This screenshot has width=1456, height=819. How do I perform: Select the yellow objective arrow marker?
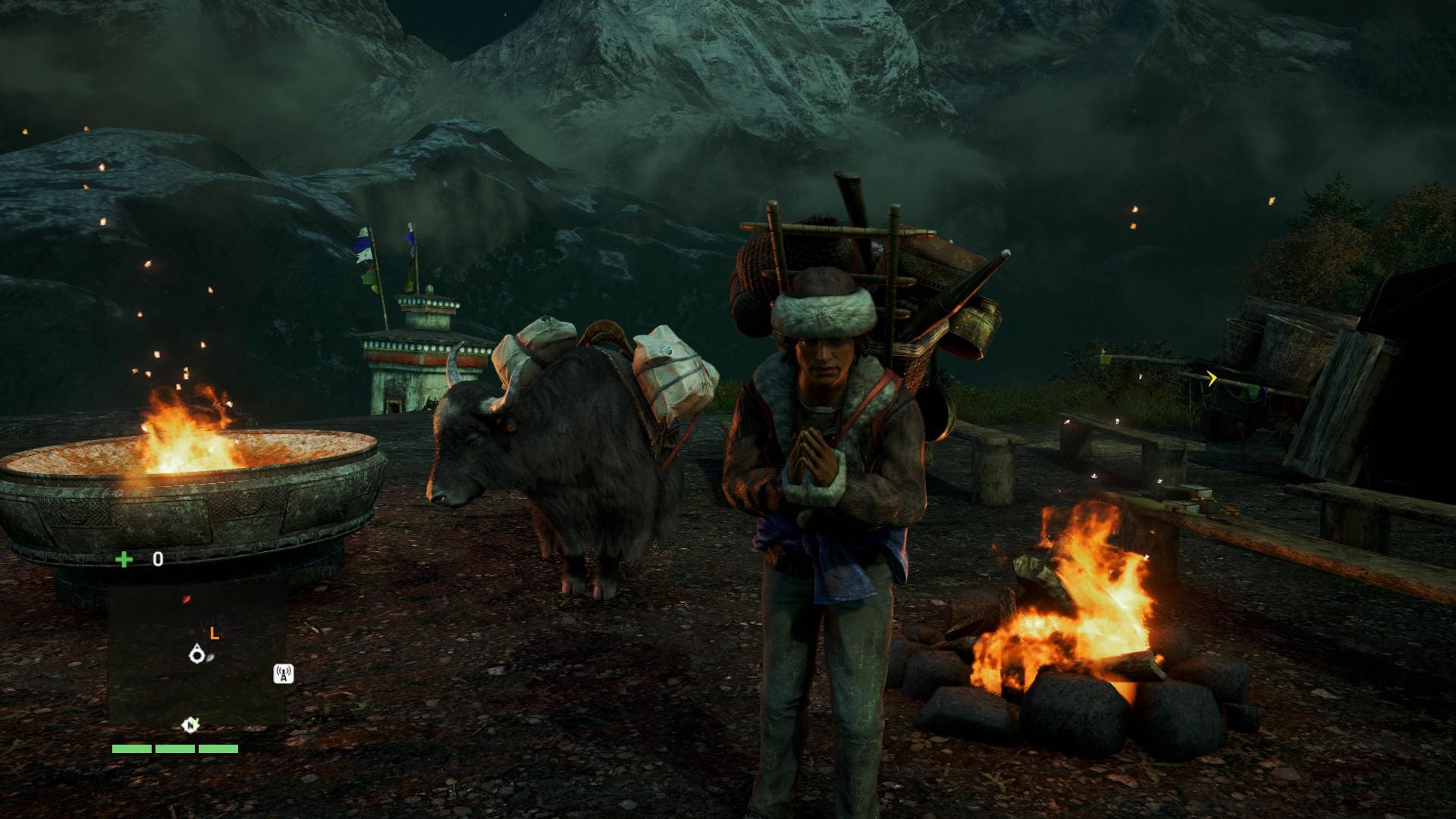(x=1212, y=378)
